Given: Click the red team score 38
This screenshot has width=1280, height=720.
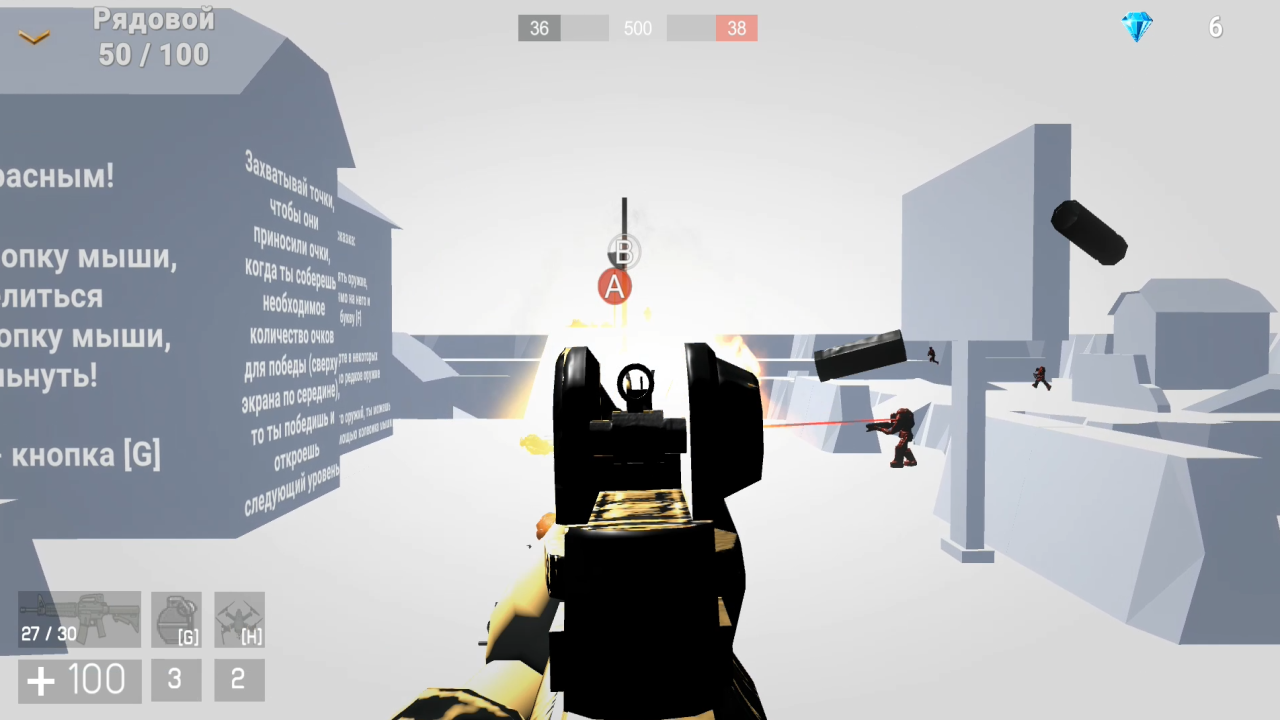Looking at the screenshot, I should (737, 28).
